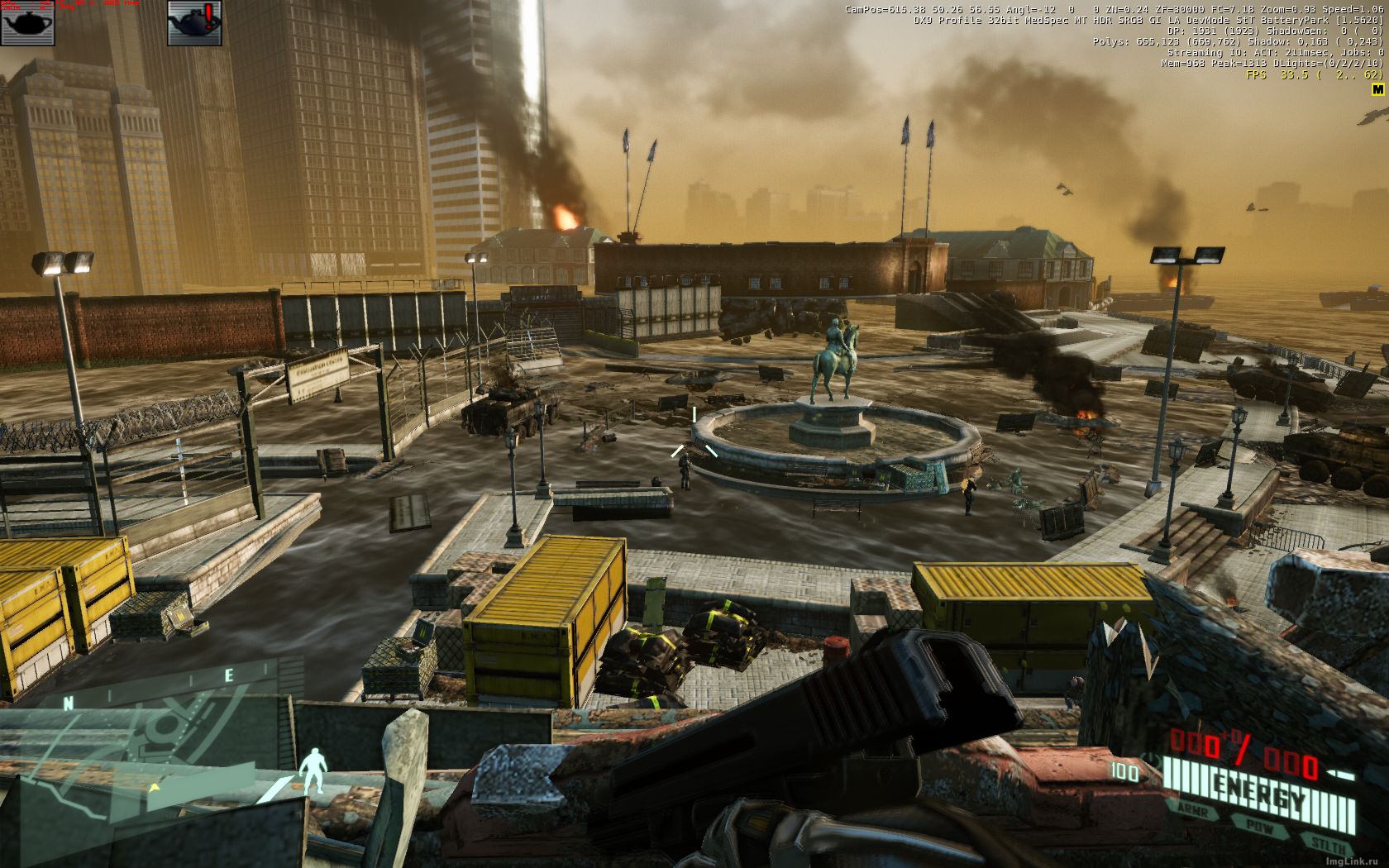
Task: Select the glowing nanosuit figure icon
Action: point(313,772)
